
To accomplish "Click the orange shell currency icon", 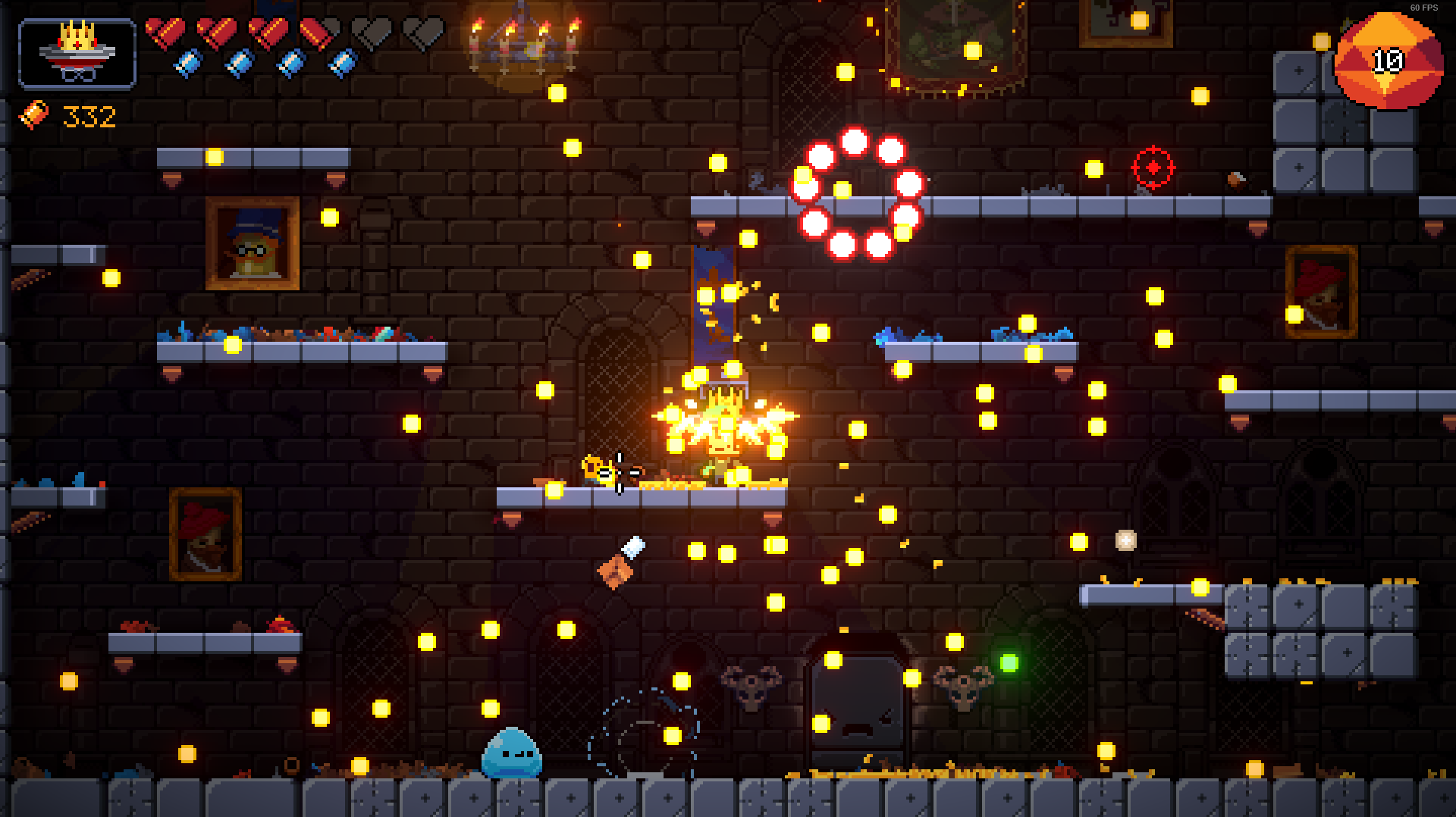I will (33, 115).
